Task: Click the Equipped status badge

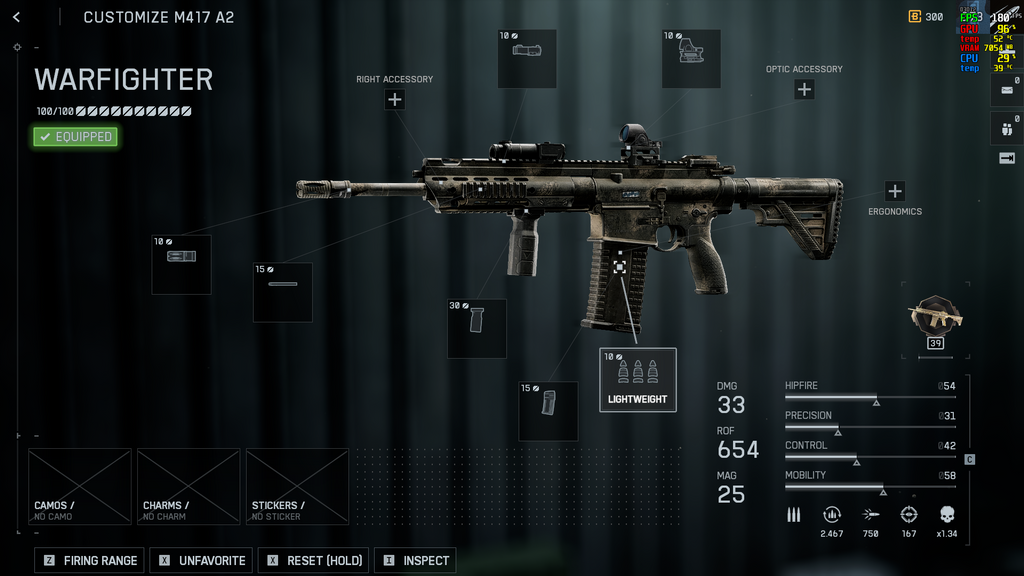Action: tap(75, 137)
